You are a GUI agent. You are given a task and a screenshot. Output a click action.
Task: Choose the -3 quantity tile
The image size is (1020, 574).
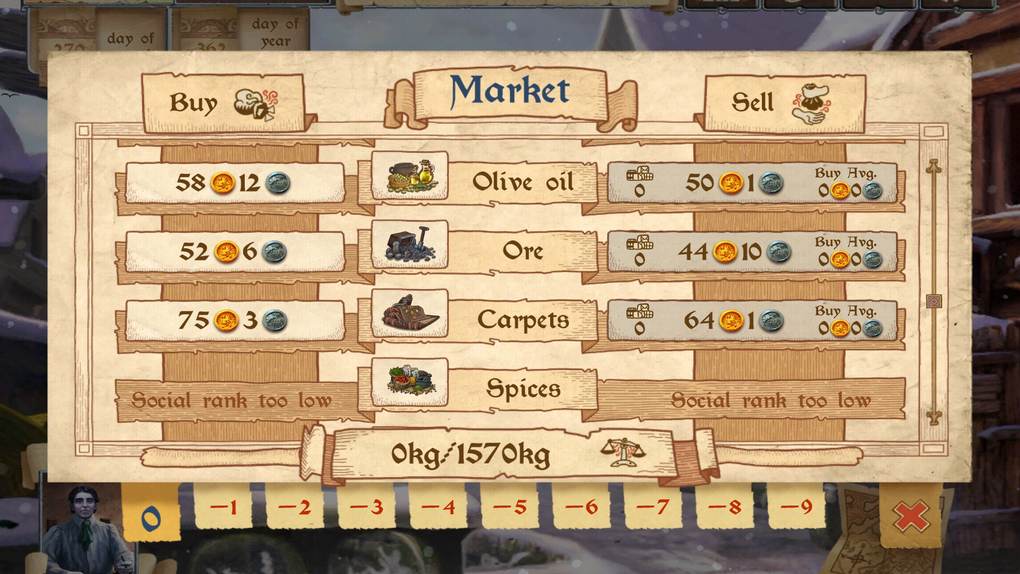coord(366,507)
